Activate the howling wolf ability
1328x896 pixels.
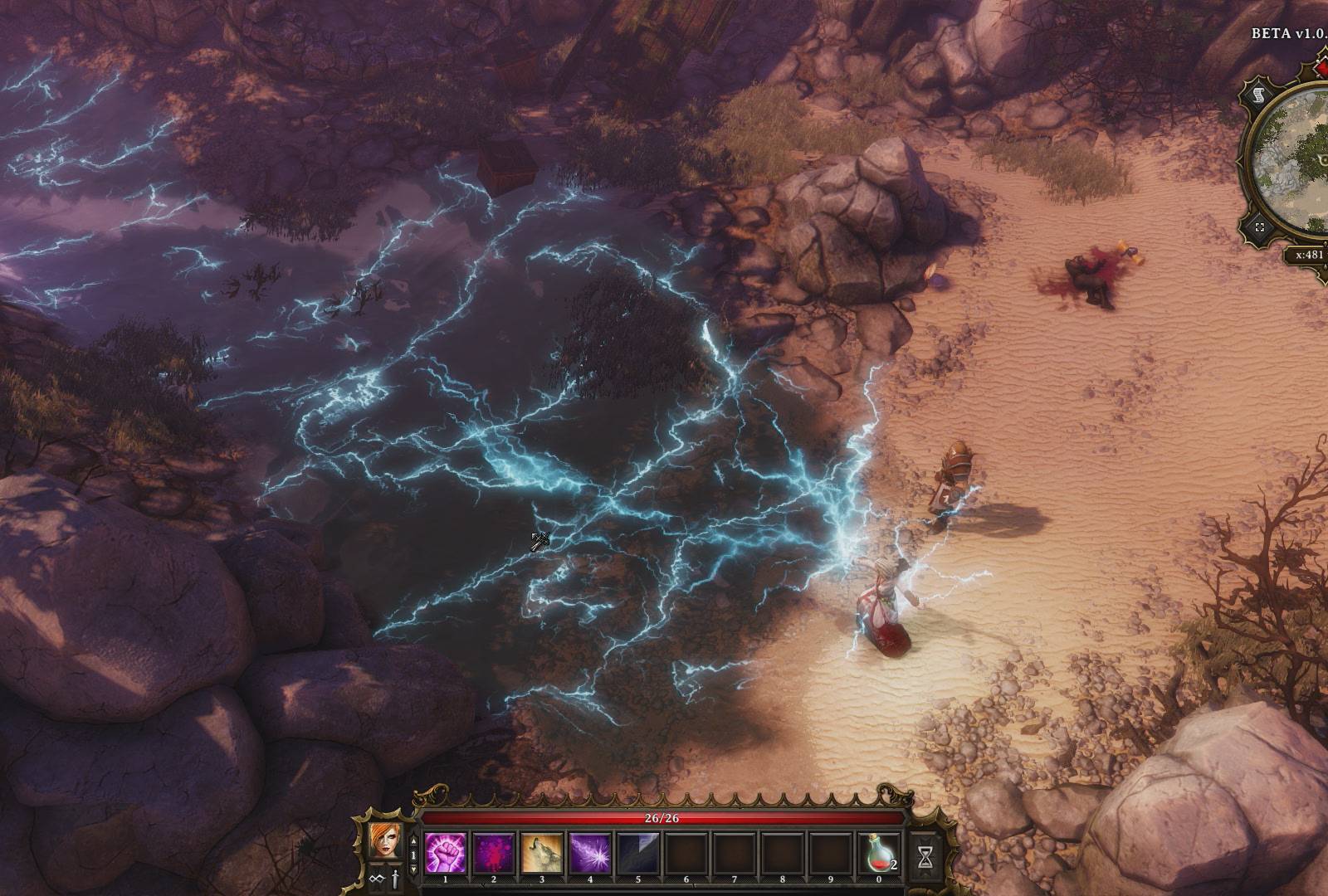coord(541,853)
